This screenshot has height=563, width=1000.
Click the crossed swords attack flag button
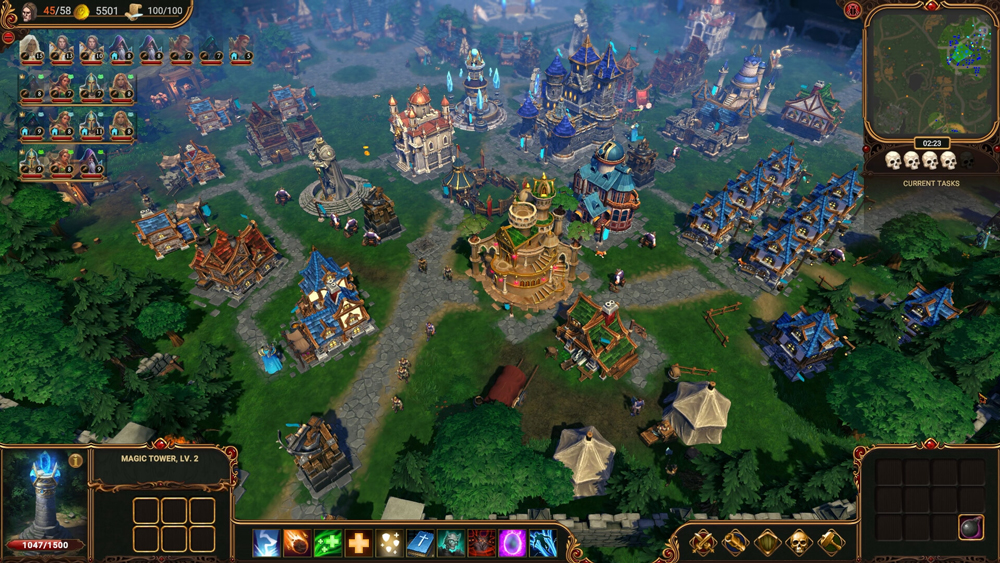tap(703, 543)
